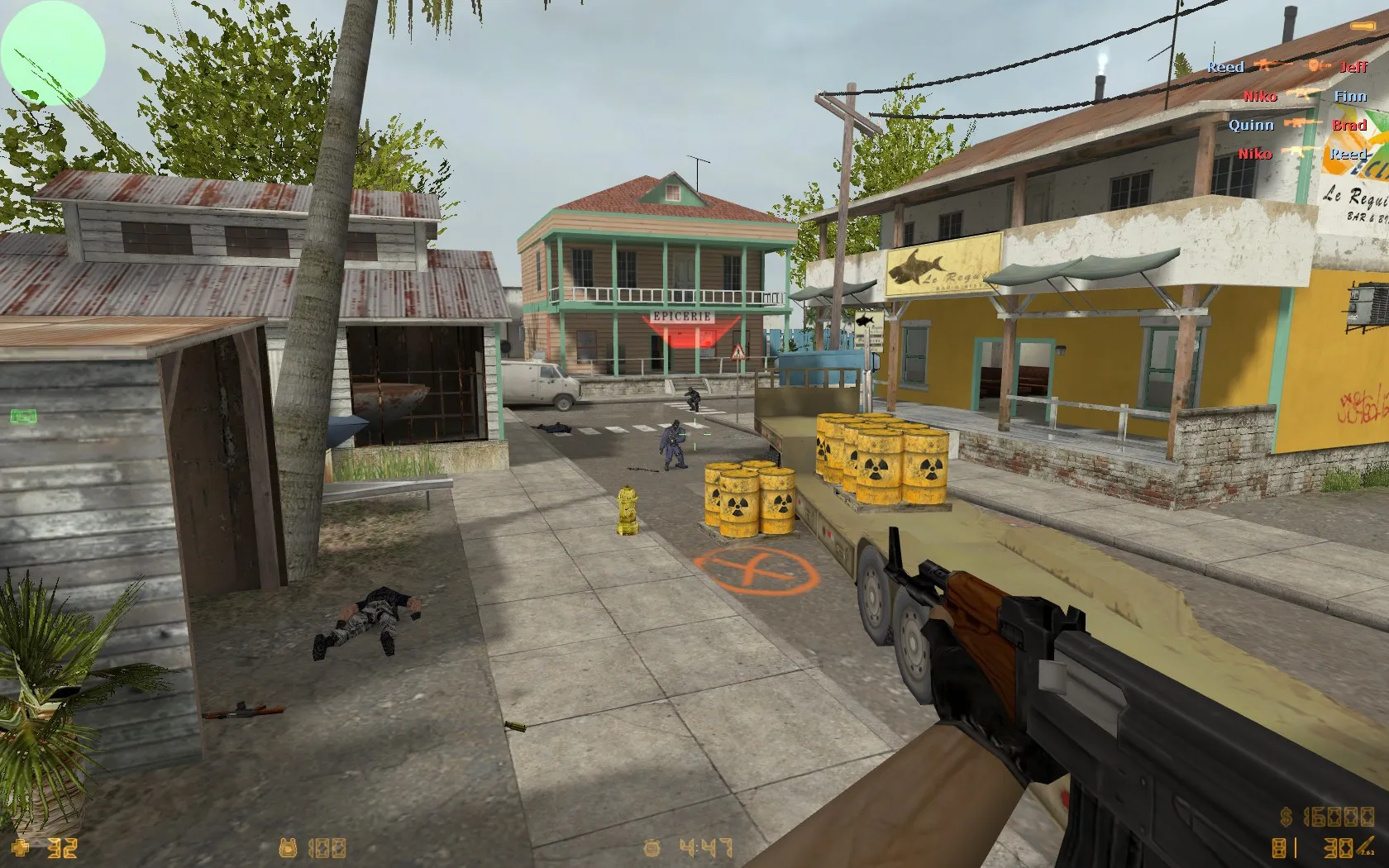Click the name Finn in the kill feed
This screenshot has width=1389, height=868.
[1349, 96]
